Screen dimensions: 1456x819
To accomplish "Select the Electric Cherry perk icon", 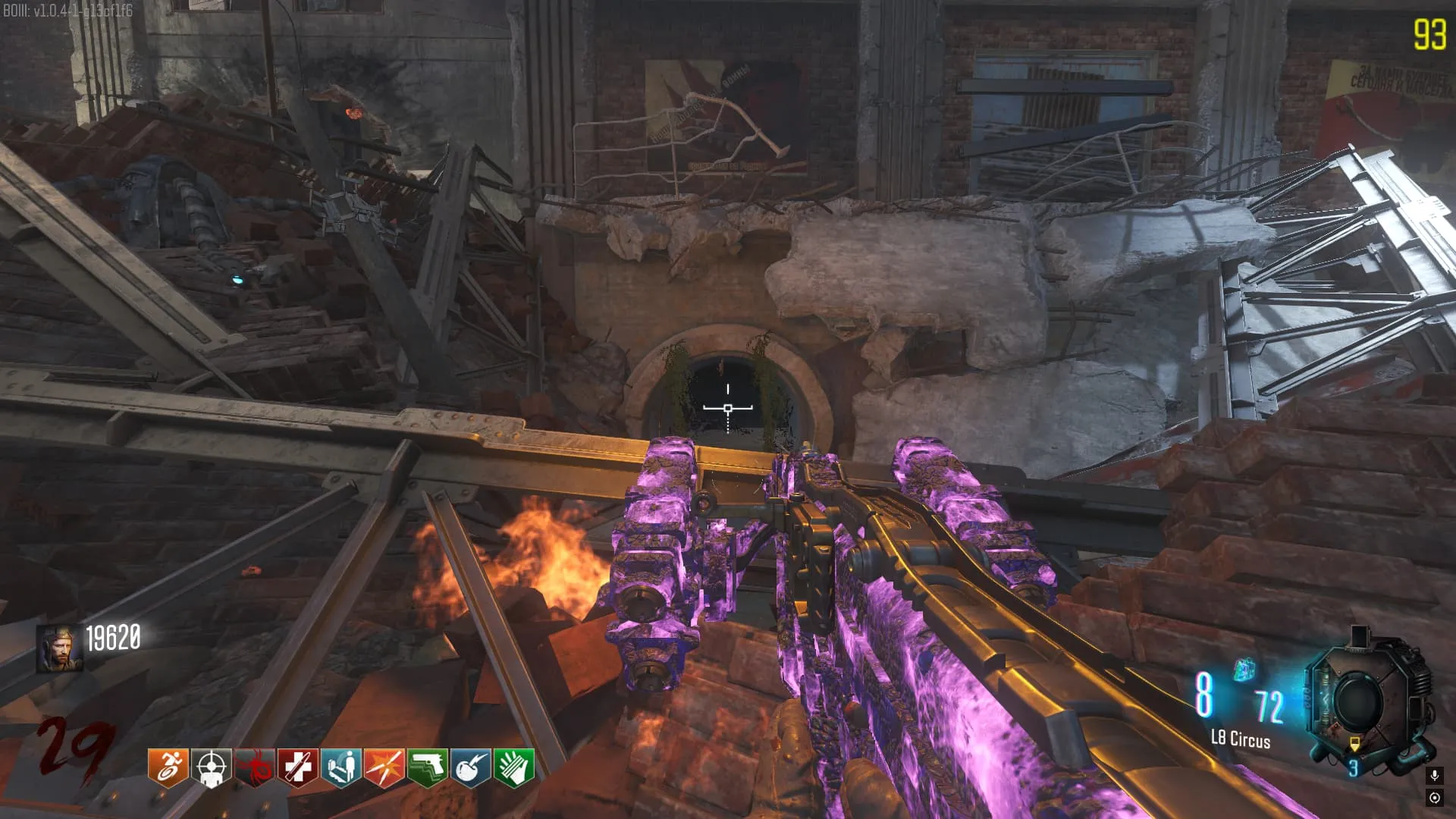I will coord(471,767).
